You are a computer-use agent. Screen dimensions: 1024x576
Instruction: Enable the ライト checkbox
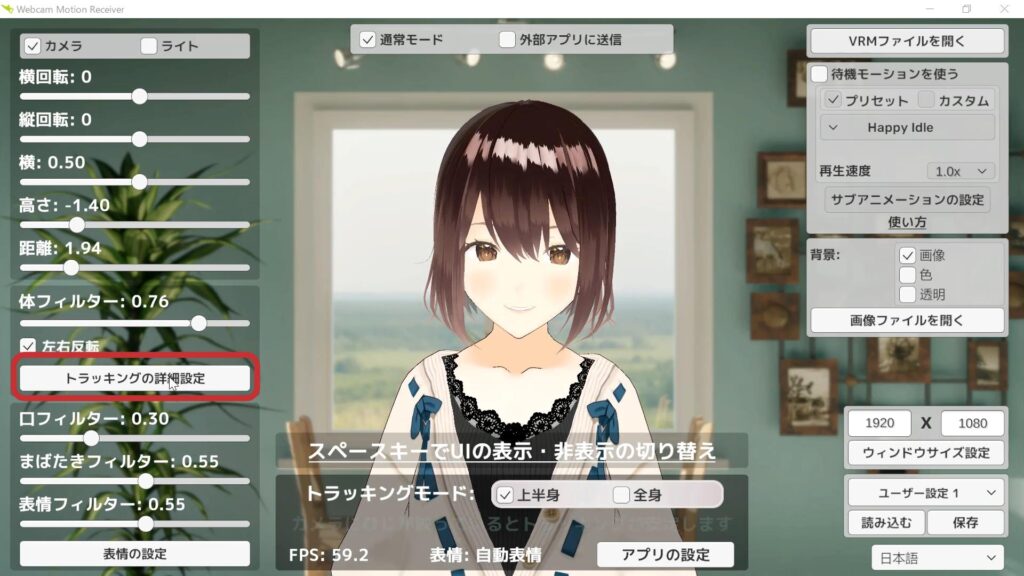point(149,46)
